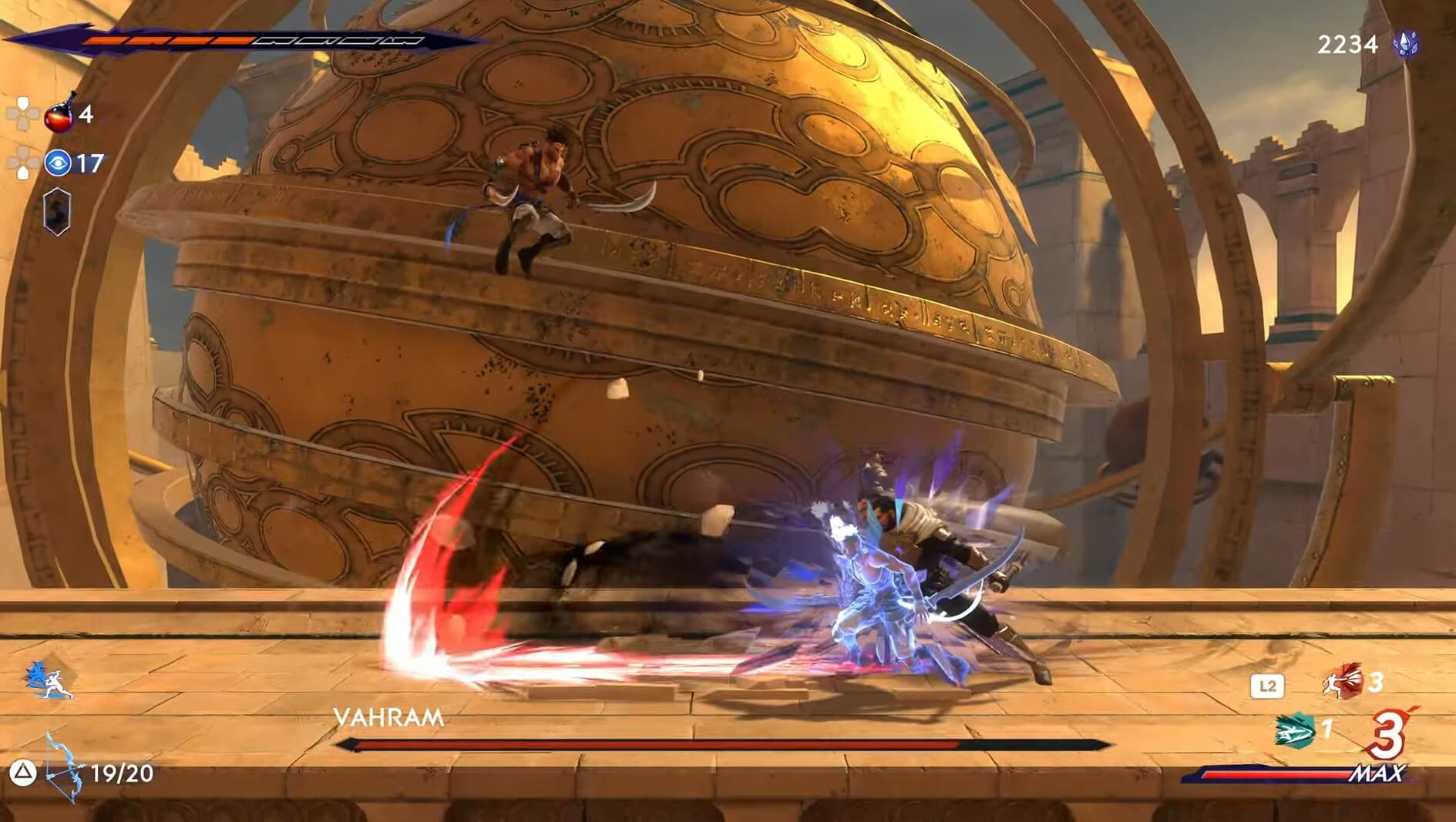The width and height of the screenshot is (1456, 822).
Task: Trigger the green Athra surge icon
Action: click(x=1295, y=729)
